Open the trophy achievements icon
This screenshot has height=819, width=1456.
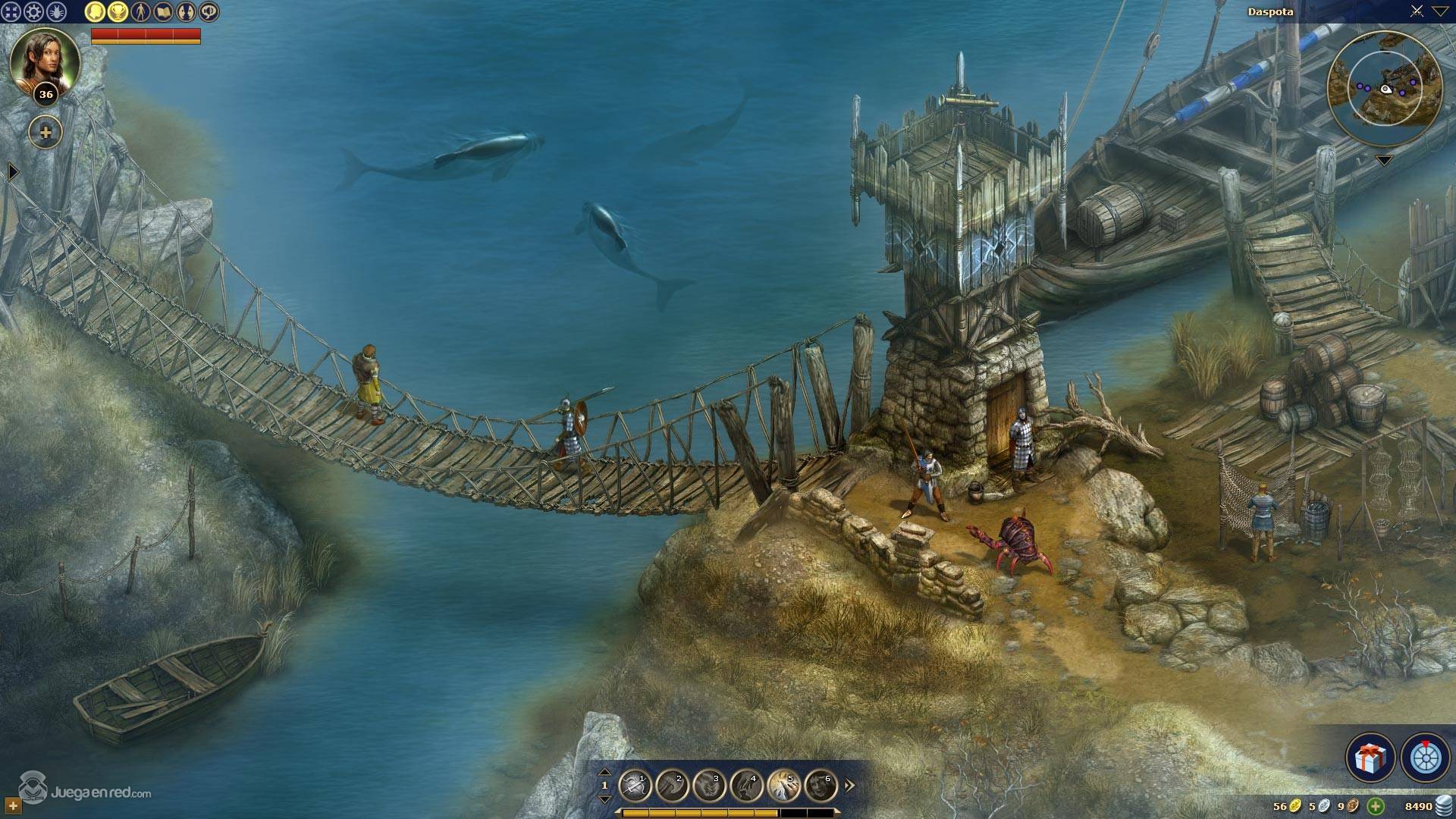[x=118, y=11]
